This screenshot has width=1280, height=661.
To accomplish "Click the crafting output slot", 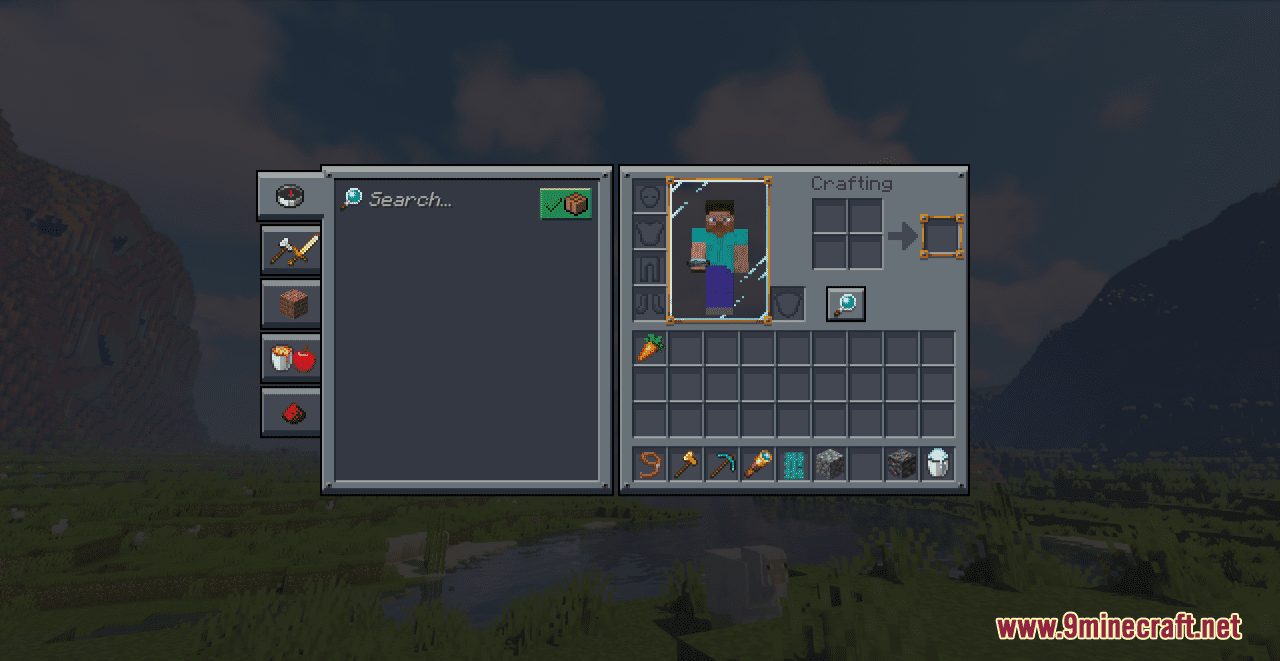I will (942, 237).
